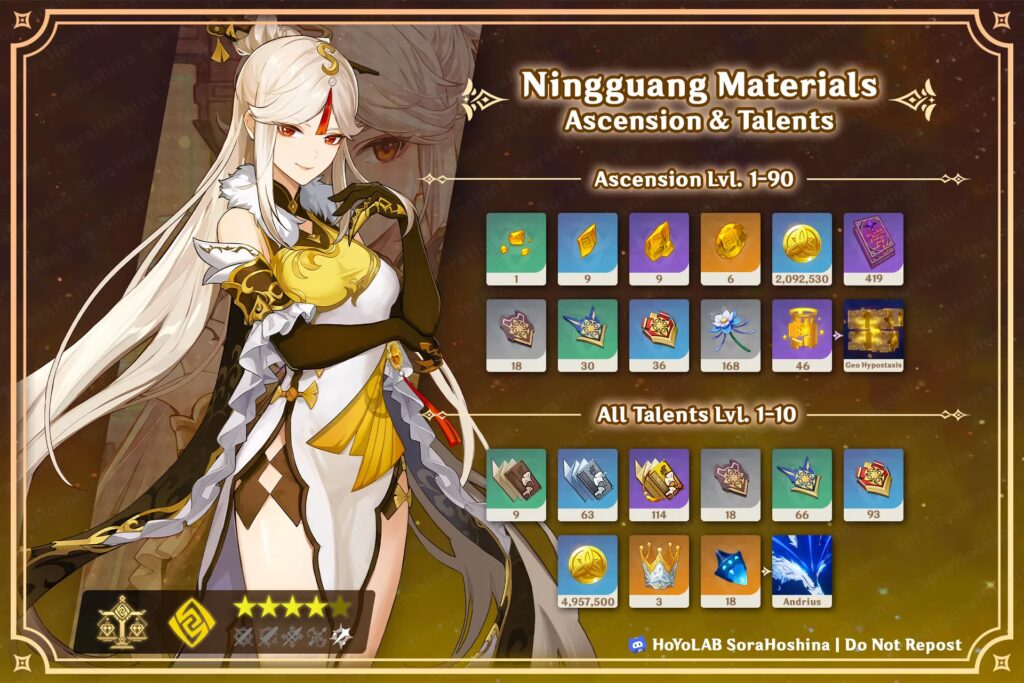Pick the orange Prithiva Topaz Gemstone tile
1024x683 pixels.
point(730,248)
